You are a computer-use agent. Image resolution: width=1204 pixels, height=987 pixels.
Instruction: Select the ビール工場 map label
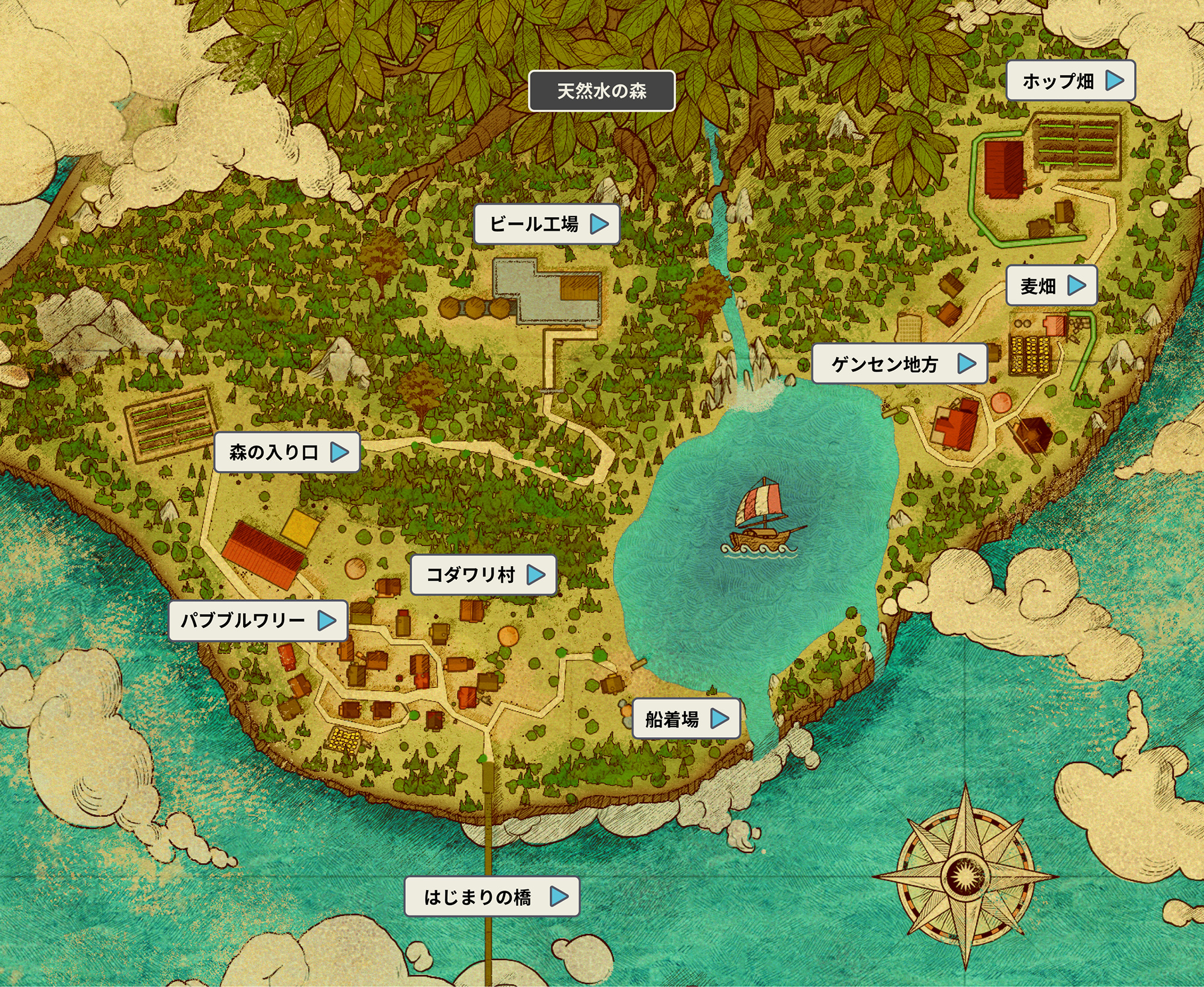547,224
